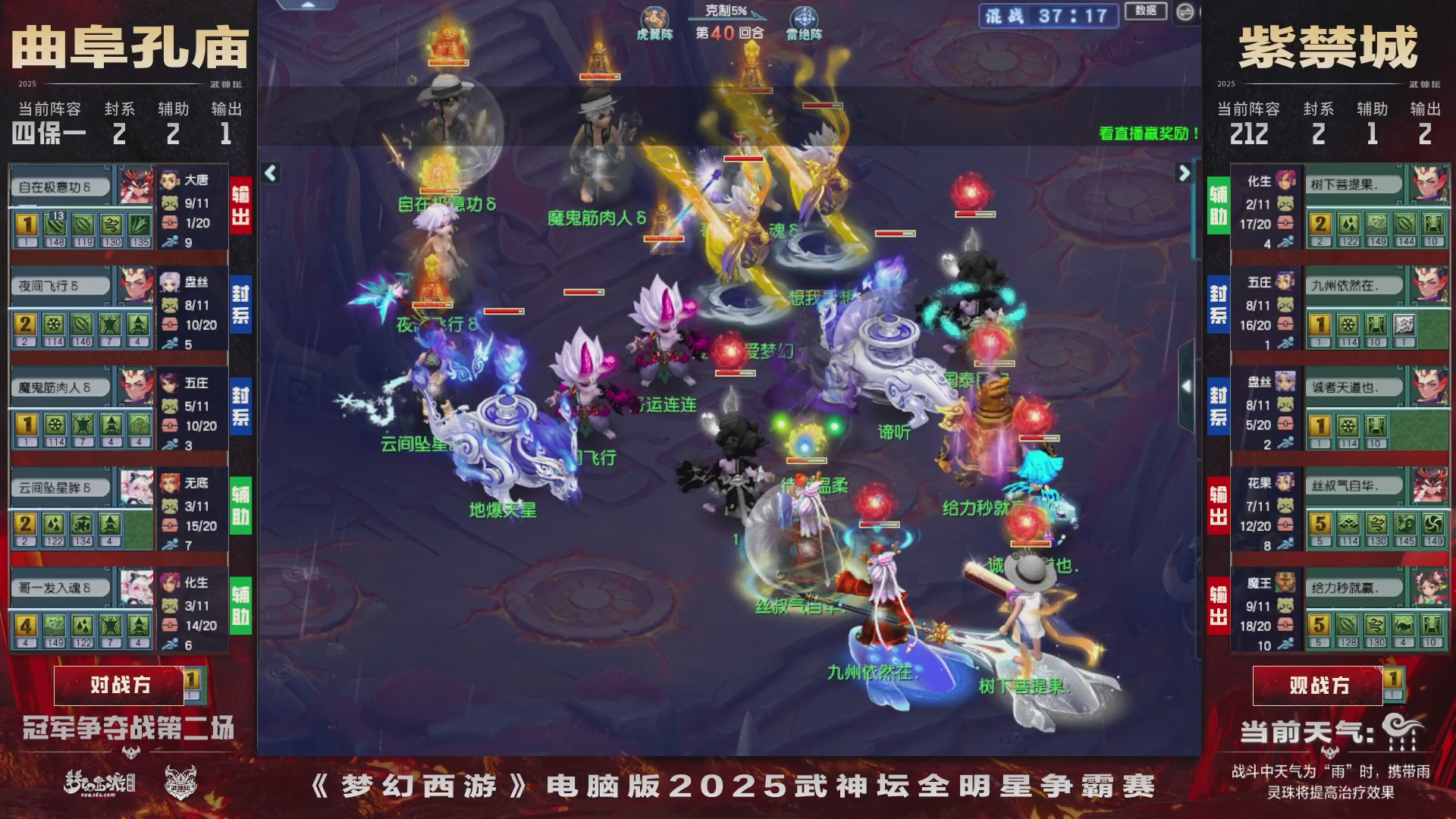Expand the right chevron arrow on the battlefield

click(1185, 173)
